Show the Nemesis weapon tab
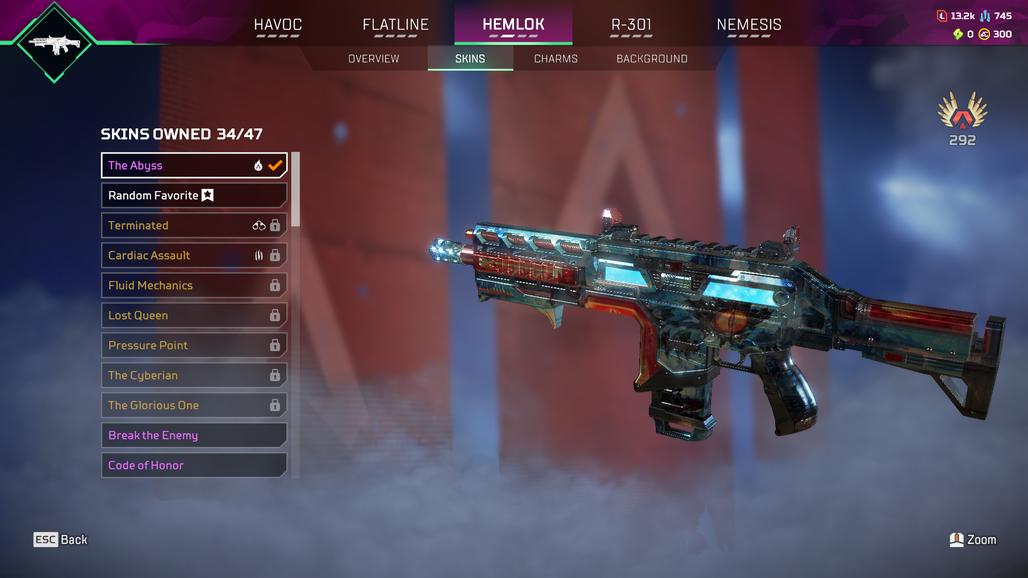The width and height of the screenshot is (1028, 578). click(749, 25)
